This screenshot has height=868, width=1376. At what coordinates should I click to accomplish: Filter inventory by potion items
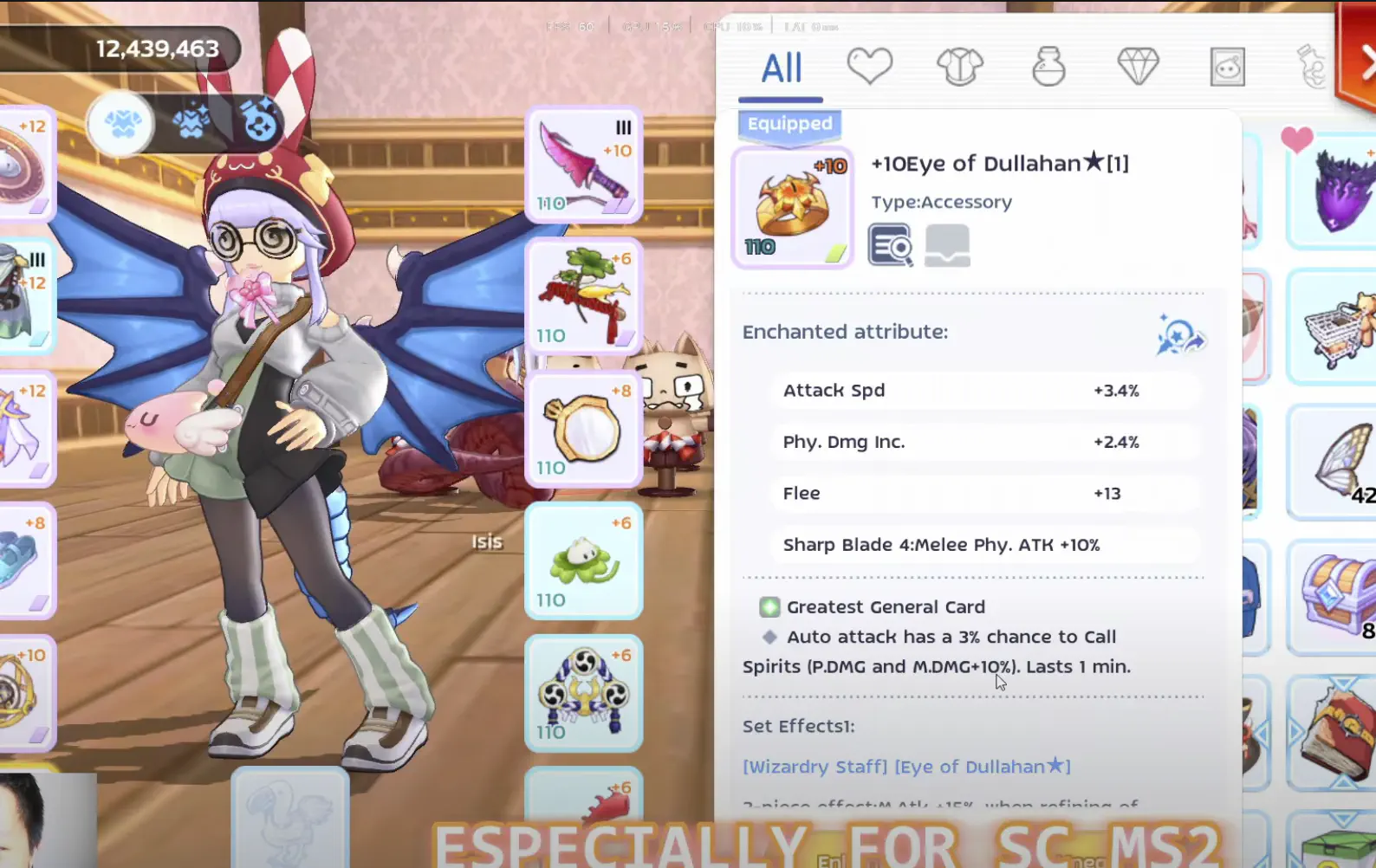click(x=1048, y=65)
